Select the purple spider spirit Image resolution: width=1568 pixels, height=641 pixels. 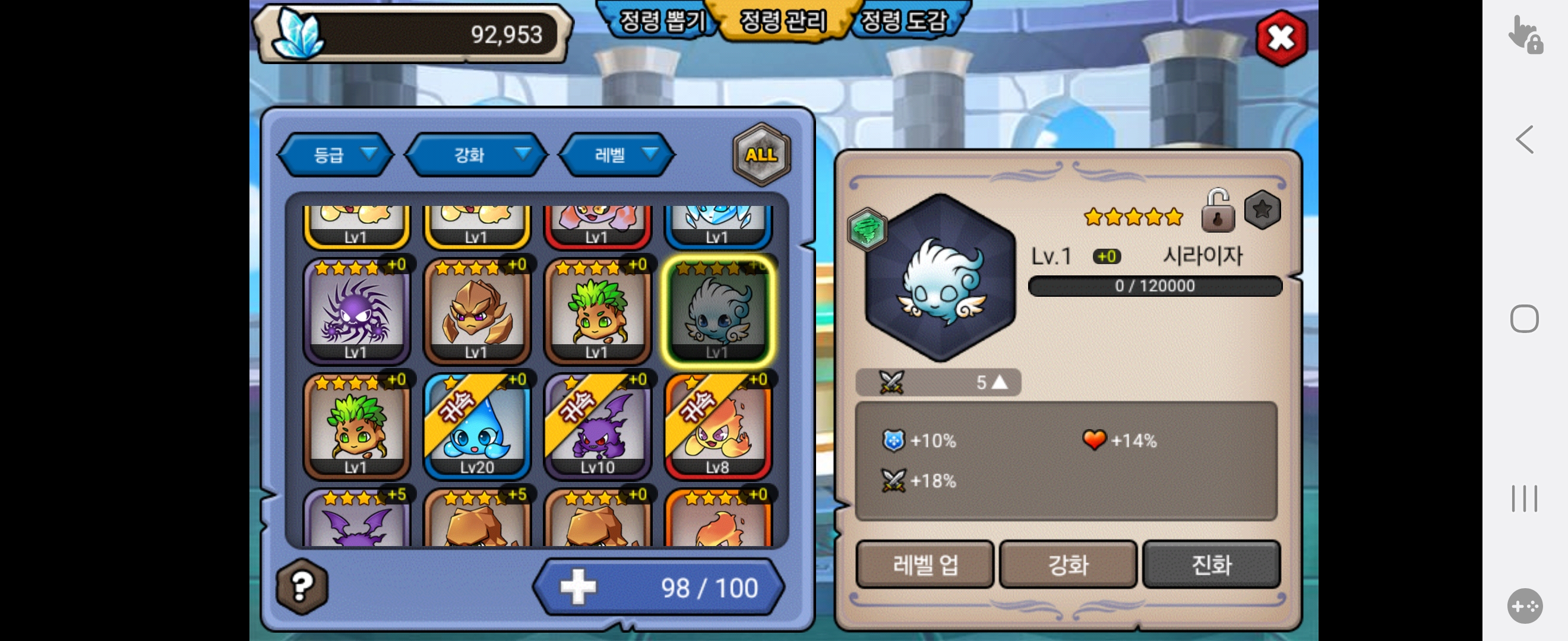pyautogui.click(x=357, y=312)
